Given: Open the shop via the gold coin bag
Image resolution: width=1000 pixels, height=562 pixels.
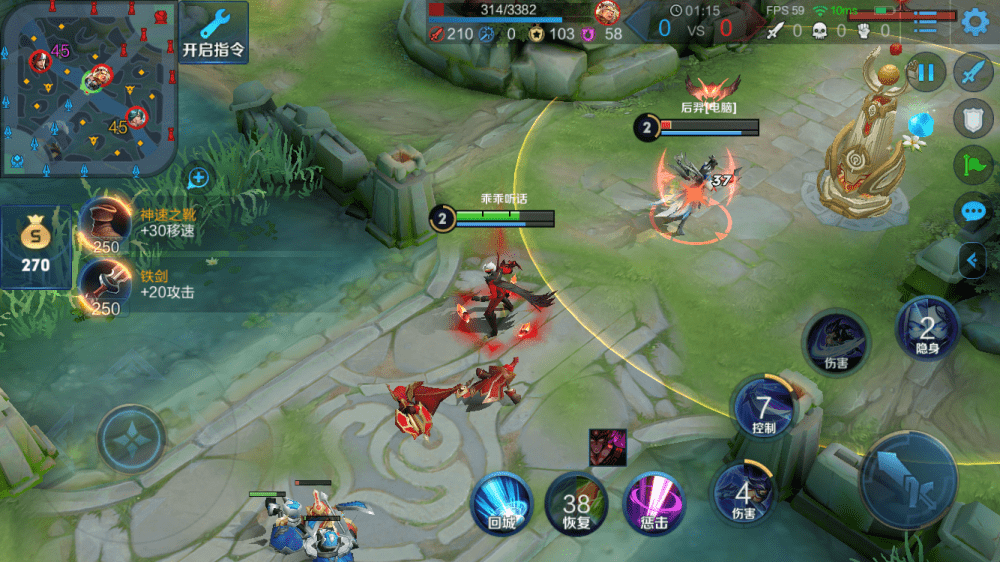Looking at the screenshot, I should (36, 247).
